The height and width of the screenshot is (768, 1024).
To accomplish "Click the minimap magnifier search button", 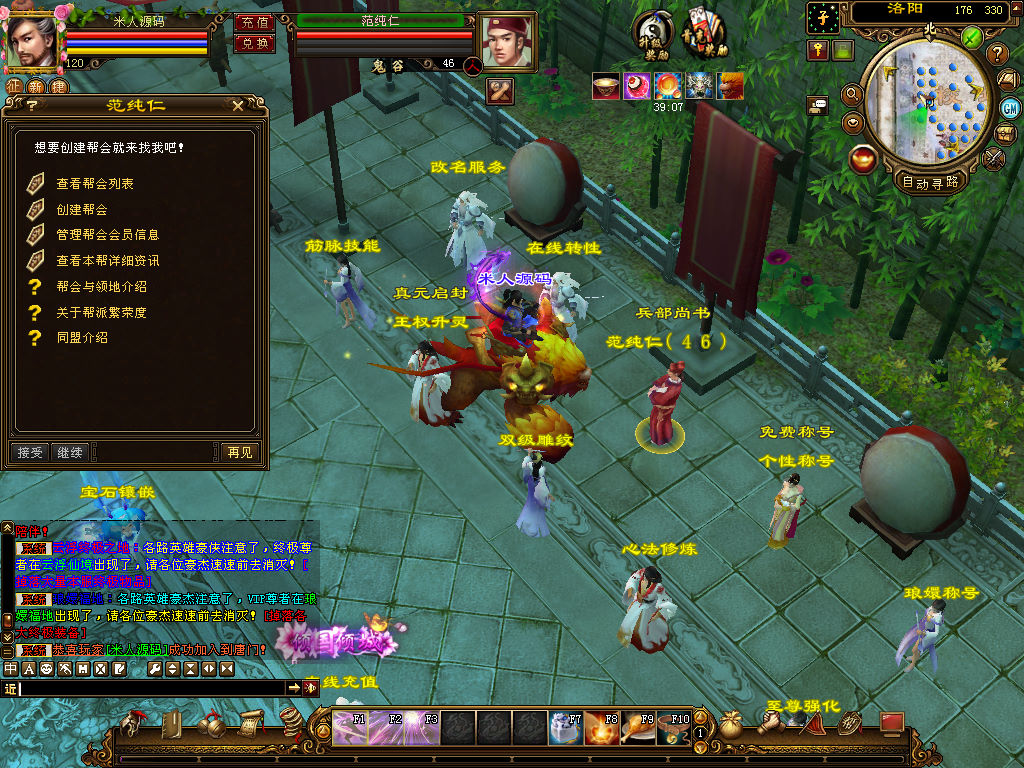I will (x=853, y=94).
